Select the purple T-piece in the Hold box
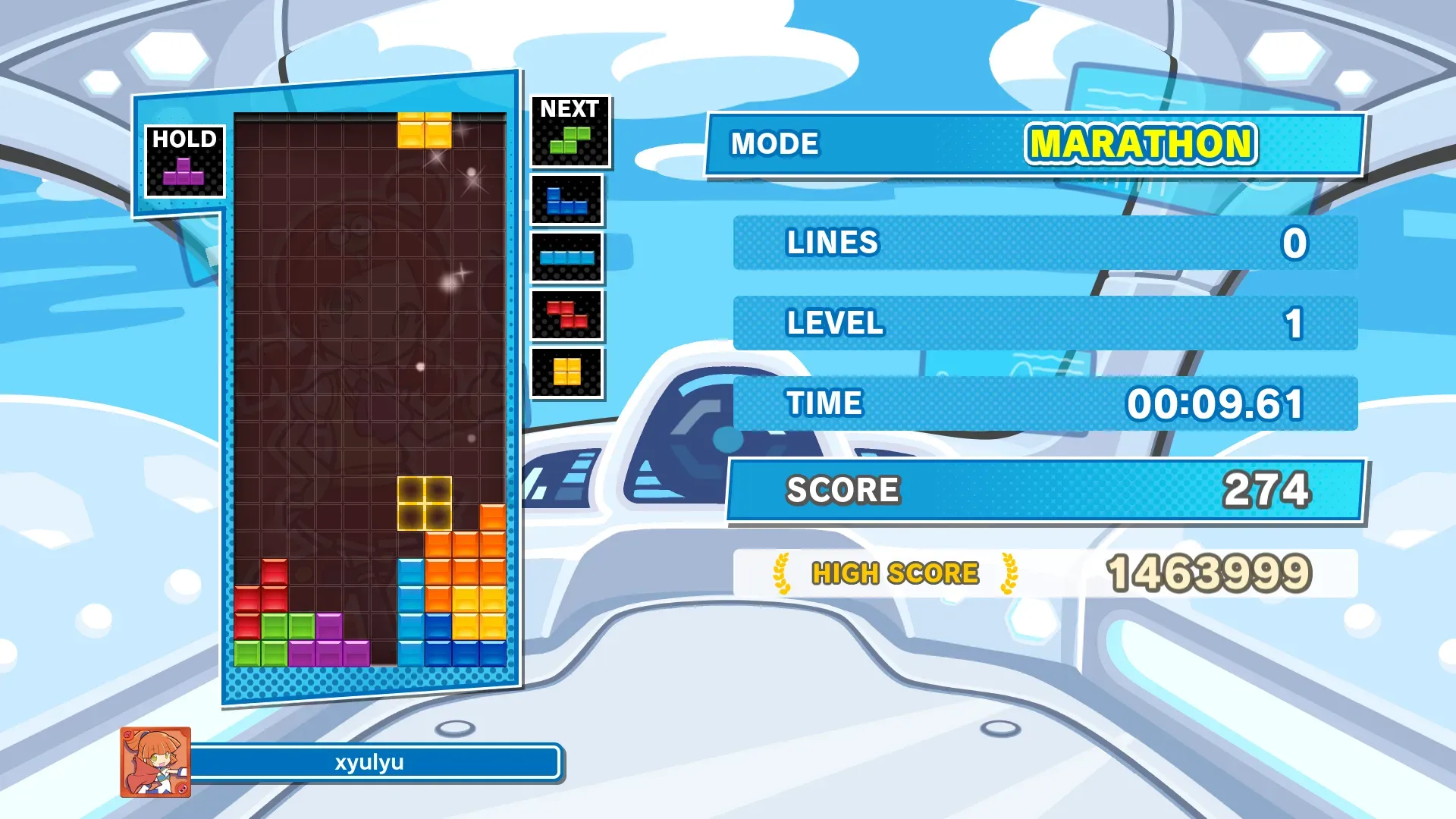This screenshot has width=1456, height=819. click(x=184, y=171)
